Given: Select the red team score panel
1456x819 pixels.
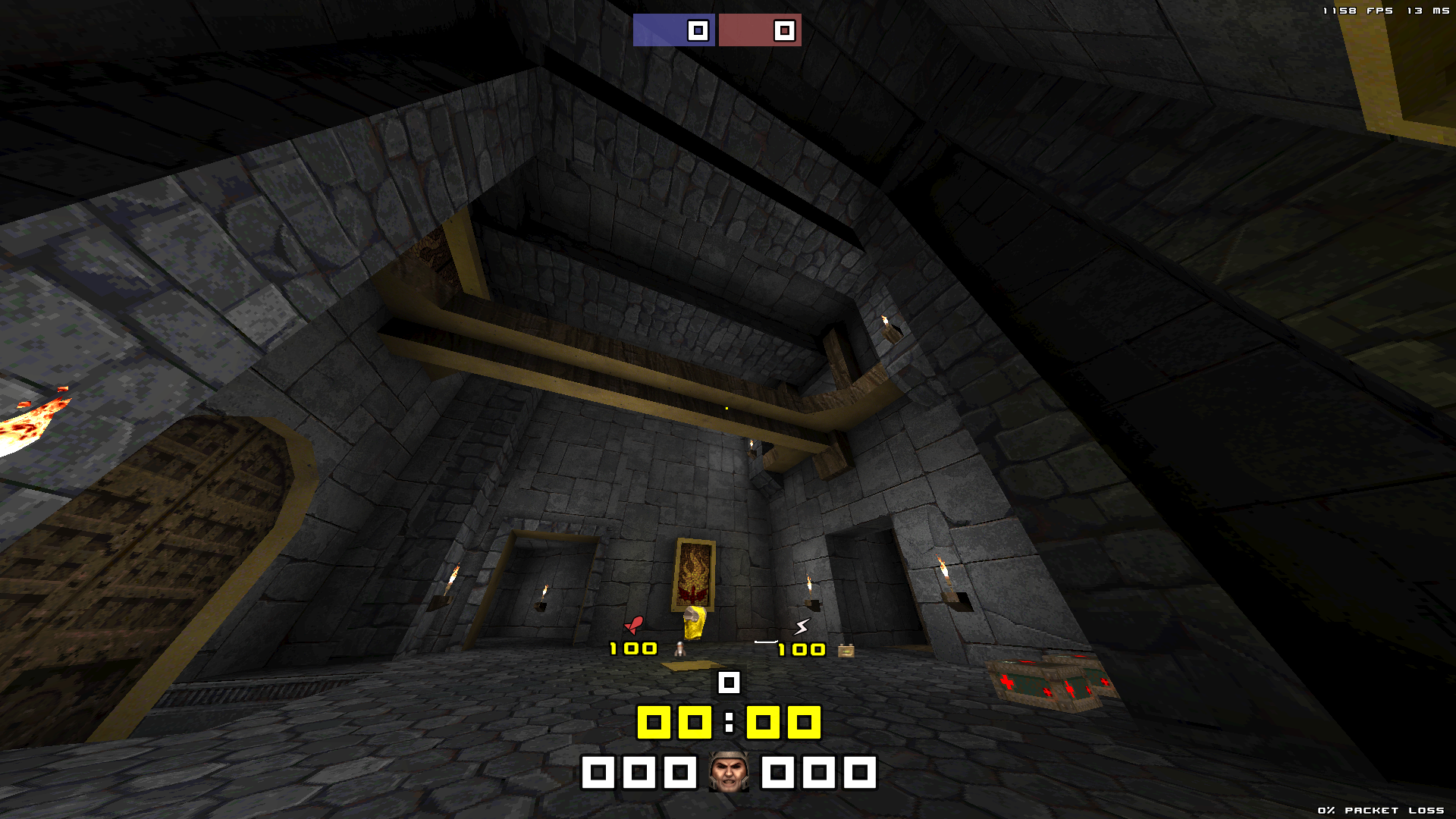Looking at the screenshot, I should click(760, 30).
